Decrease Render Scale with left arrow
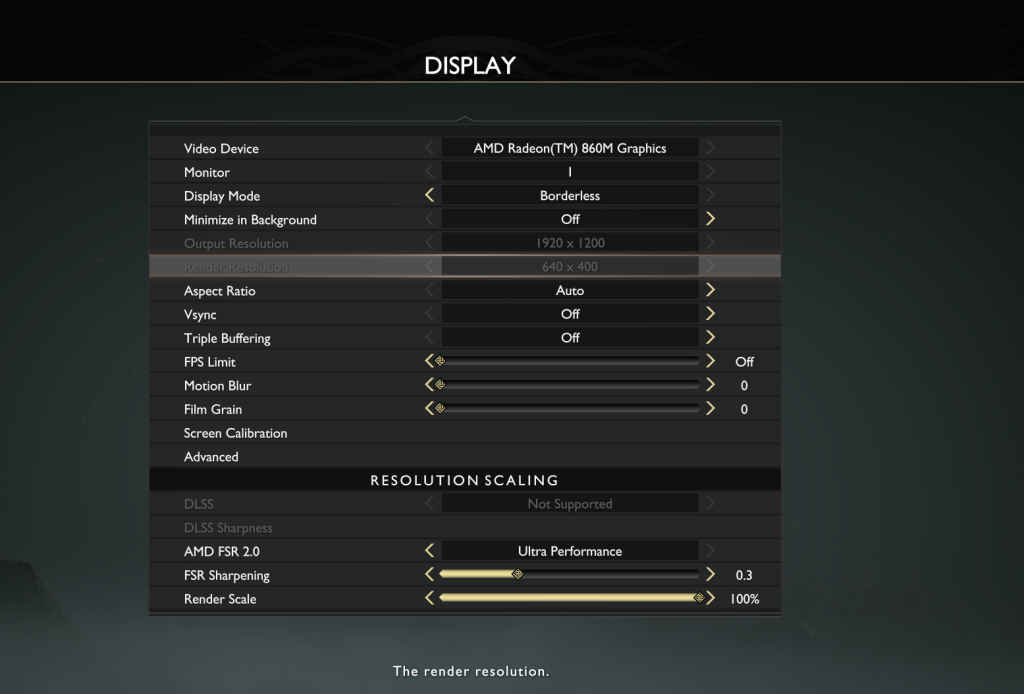 pos(430,599)
